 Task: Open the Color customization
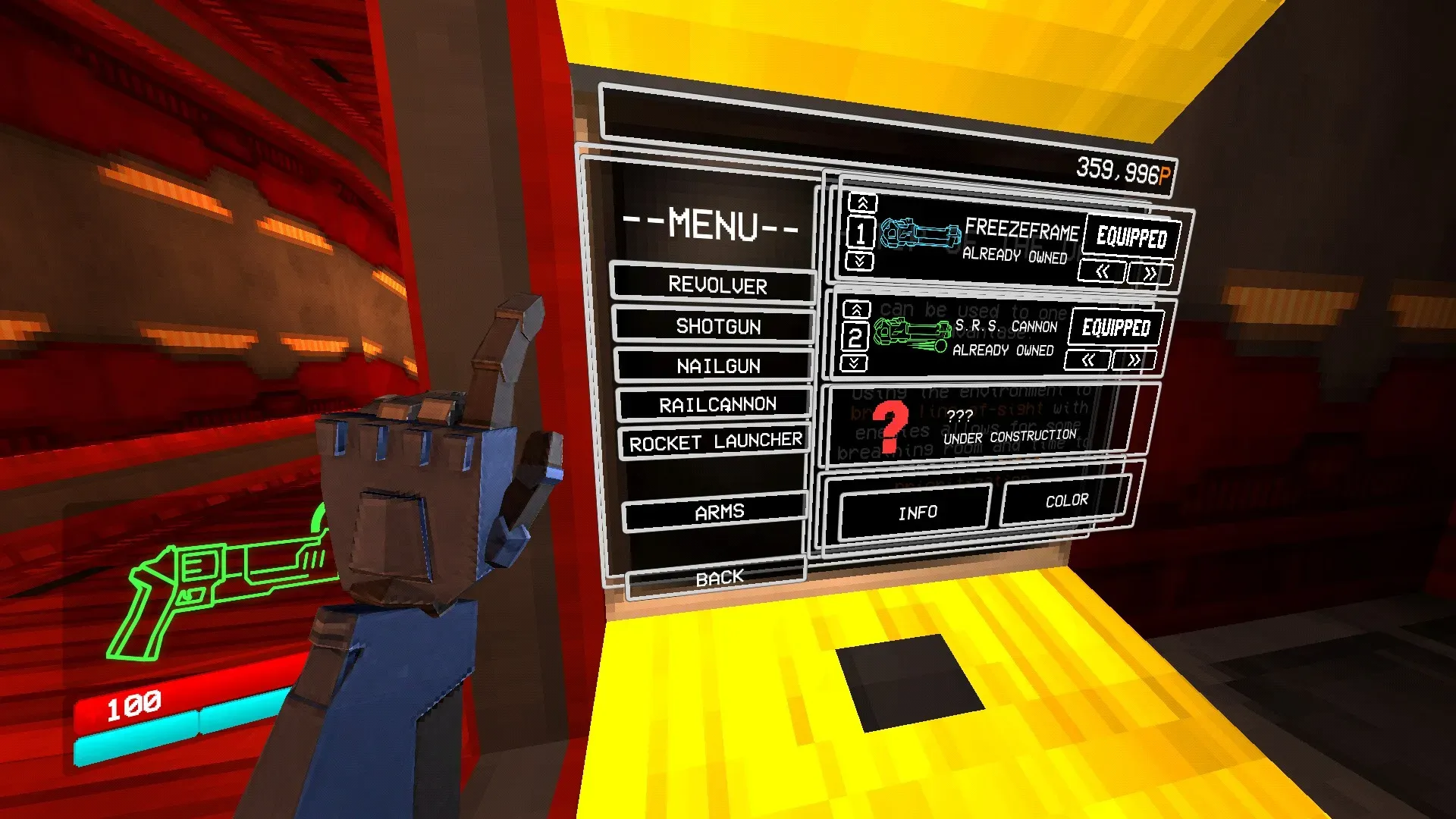coord(1065,501)
